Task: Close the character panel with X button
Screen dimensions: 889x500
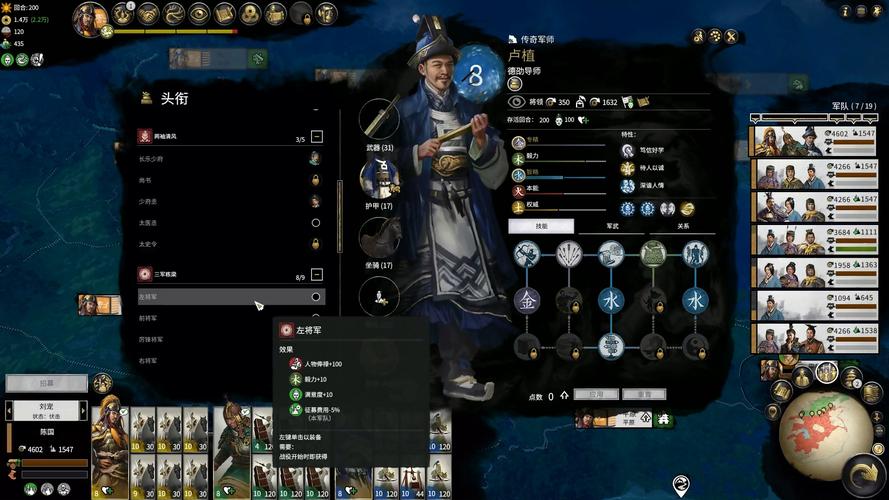Action: point(731,36)
